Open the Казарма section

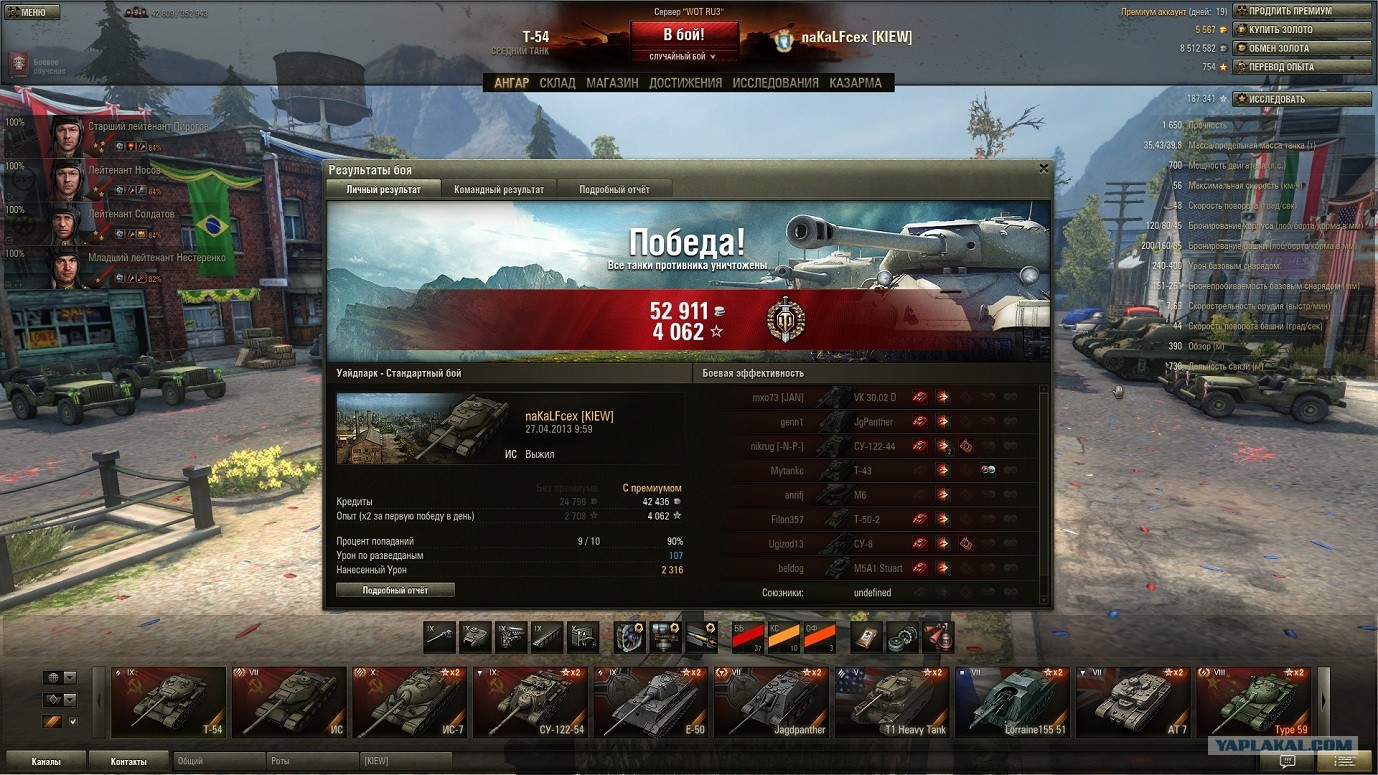[x=855, y=83]
